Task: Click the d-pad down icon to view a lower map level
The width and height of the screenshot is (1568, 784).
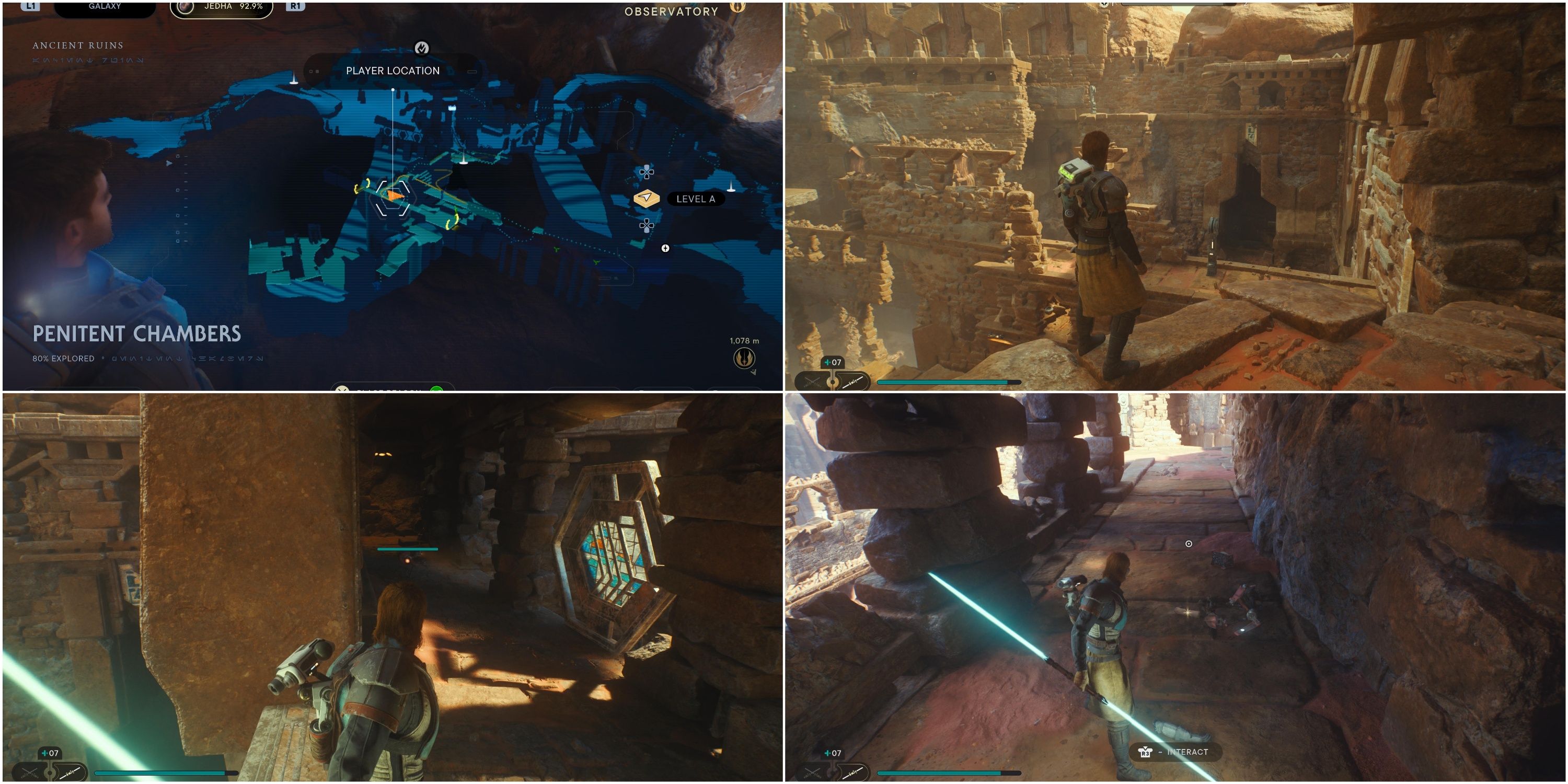Action: (647, 226)
